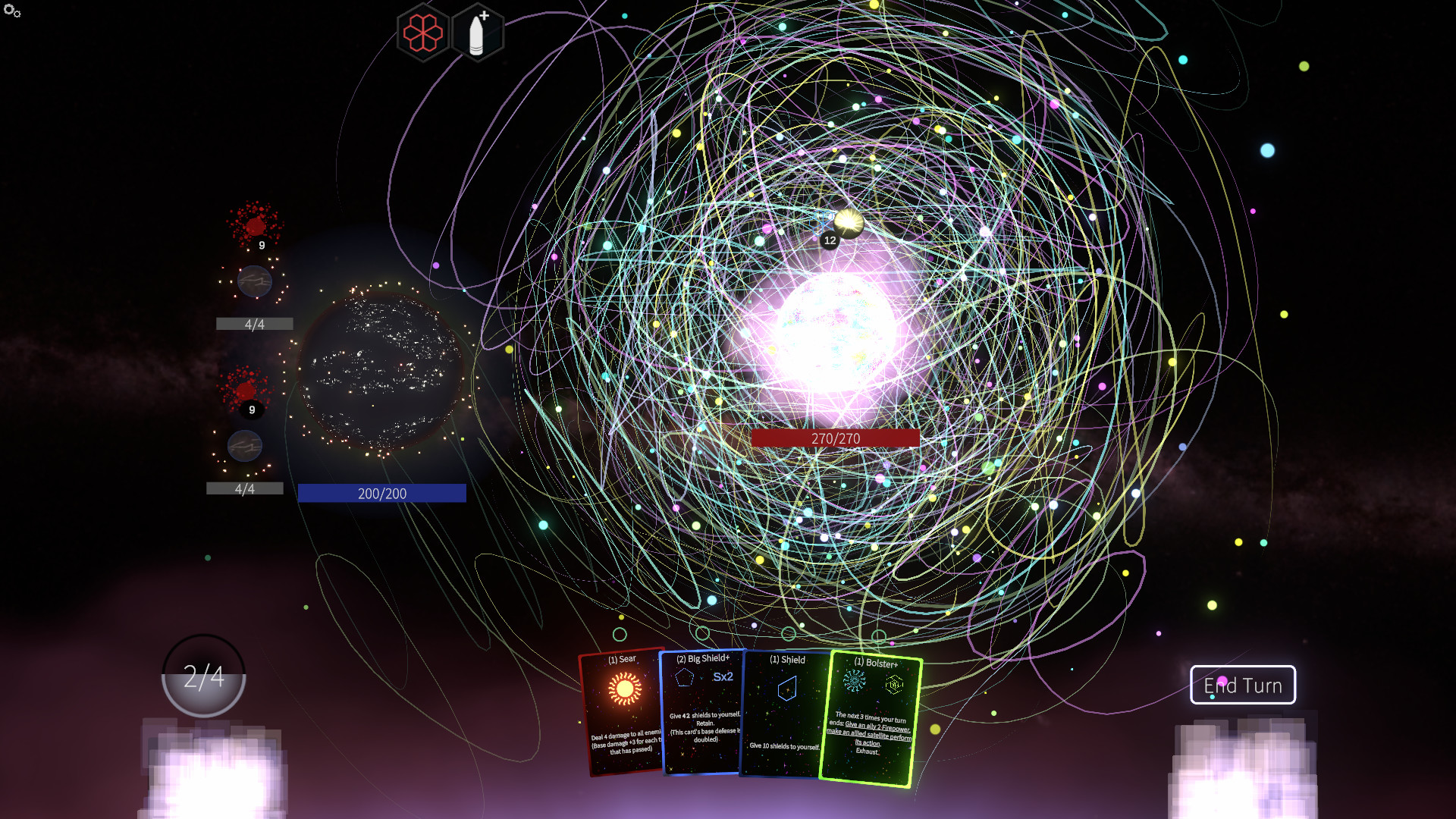Inspect the red hexagon cluster relic

pyautogui.click(x=422, y=33)
